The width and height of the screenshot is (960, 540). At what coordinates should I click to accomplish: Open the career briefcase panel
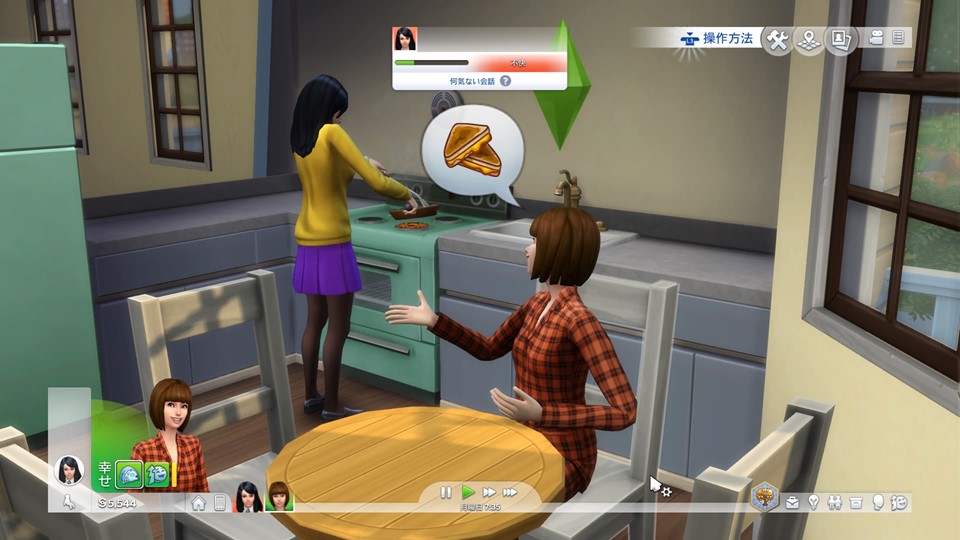coord(793,502)
